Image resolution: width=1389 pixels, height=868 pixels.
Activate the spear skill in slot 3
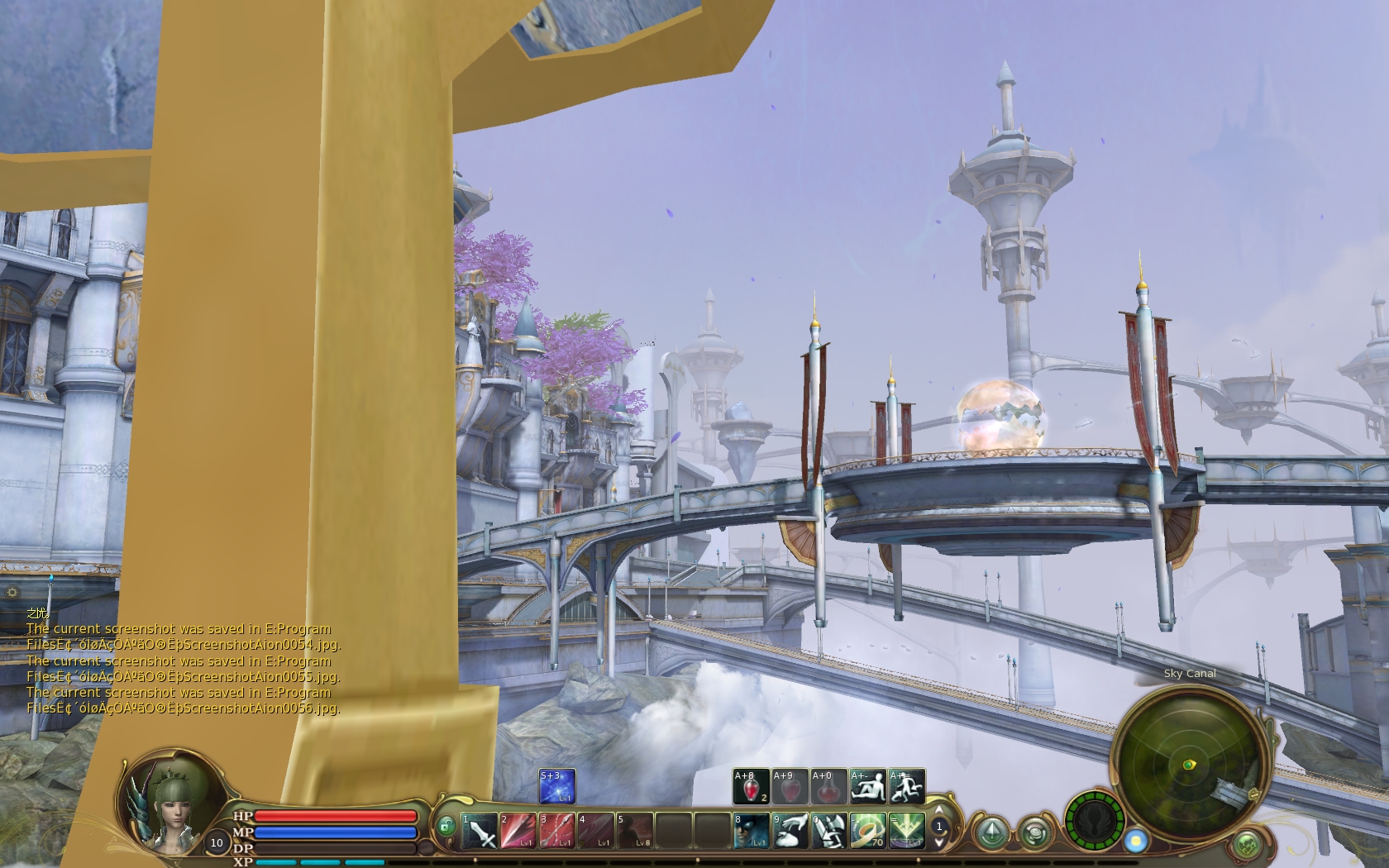(x=556, y=831)
